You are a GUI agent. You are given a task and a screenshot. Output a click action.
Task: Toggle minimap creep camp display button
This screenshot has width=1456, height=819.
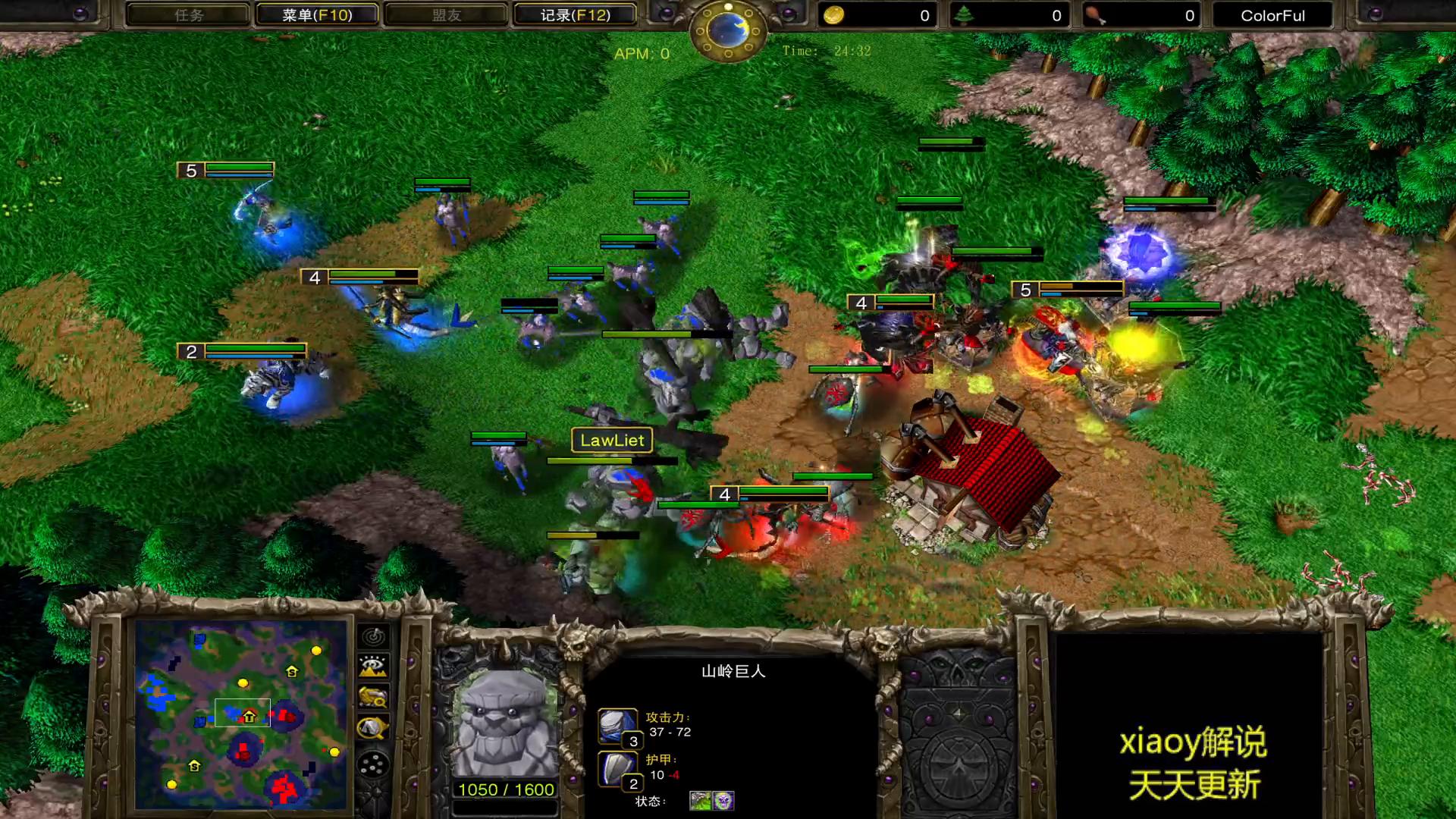[373, 728]
